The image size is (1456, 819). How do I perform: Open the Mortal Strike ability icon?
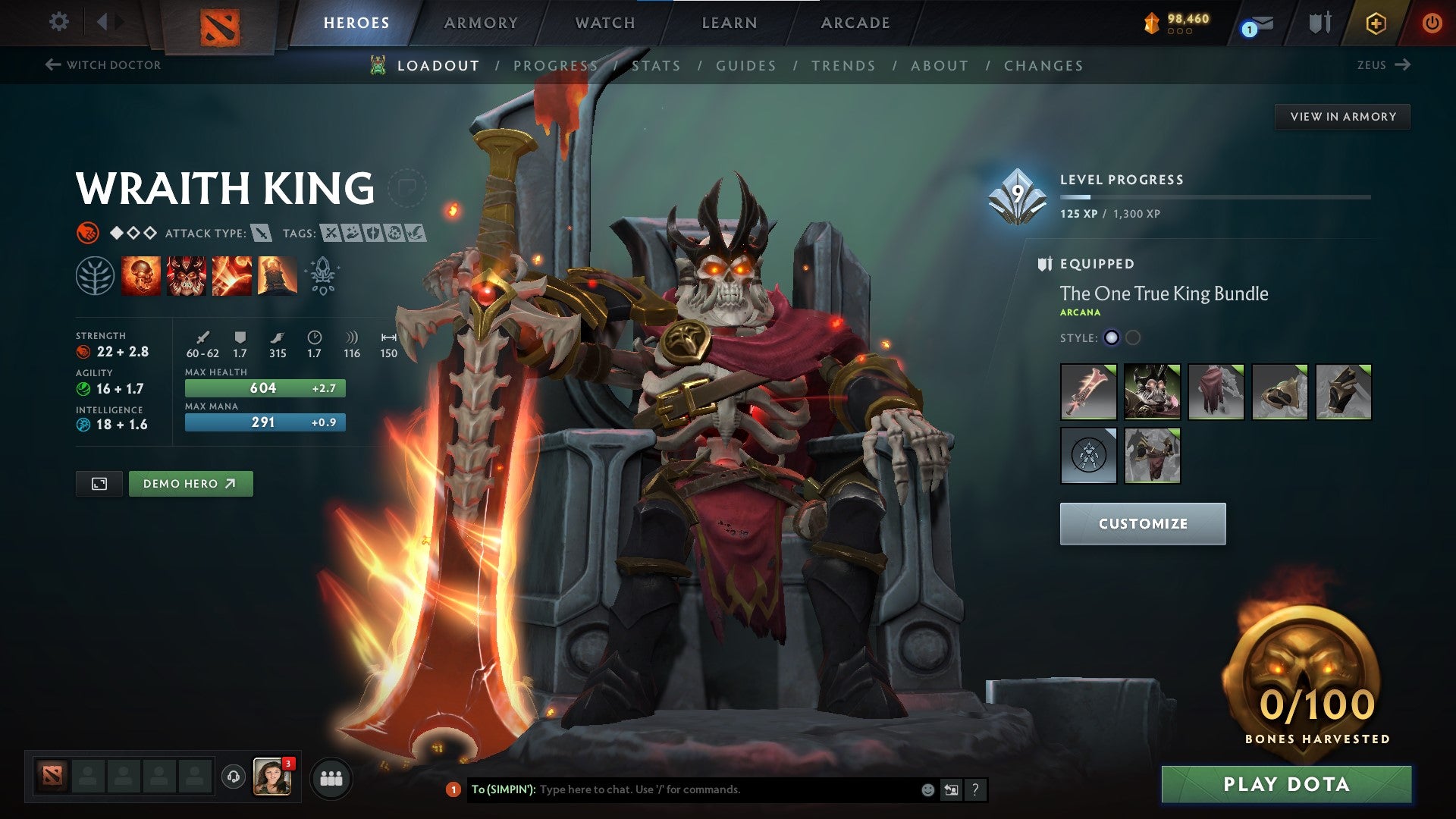pos(233,276)
